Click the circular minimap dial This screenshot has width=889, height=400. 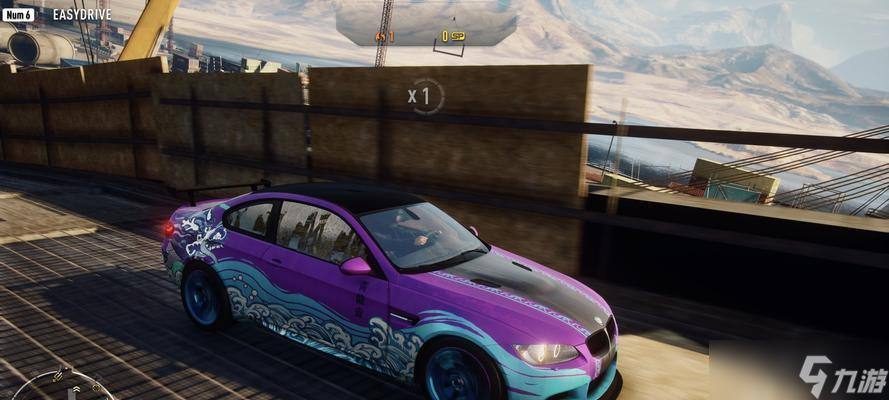tap(57, 388)
